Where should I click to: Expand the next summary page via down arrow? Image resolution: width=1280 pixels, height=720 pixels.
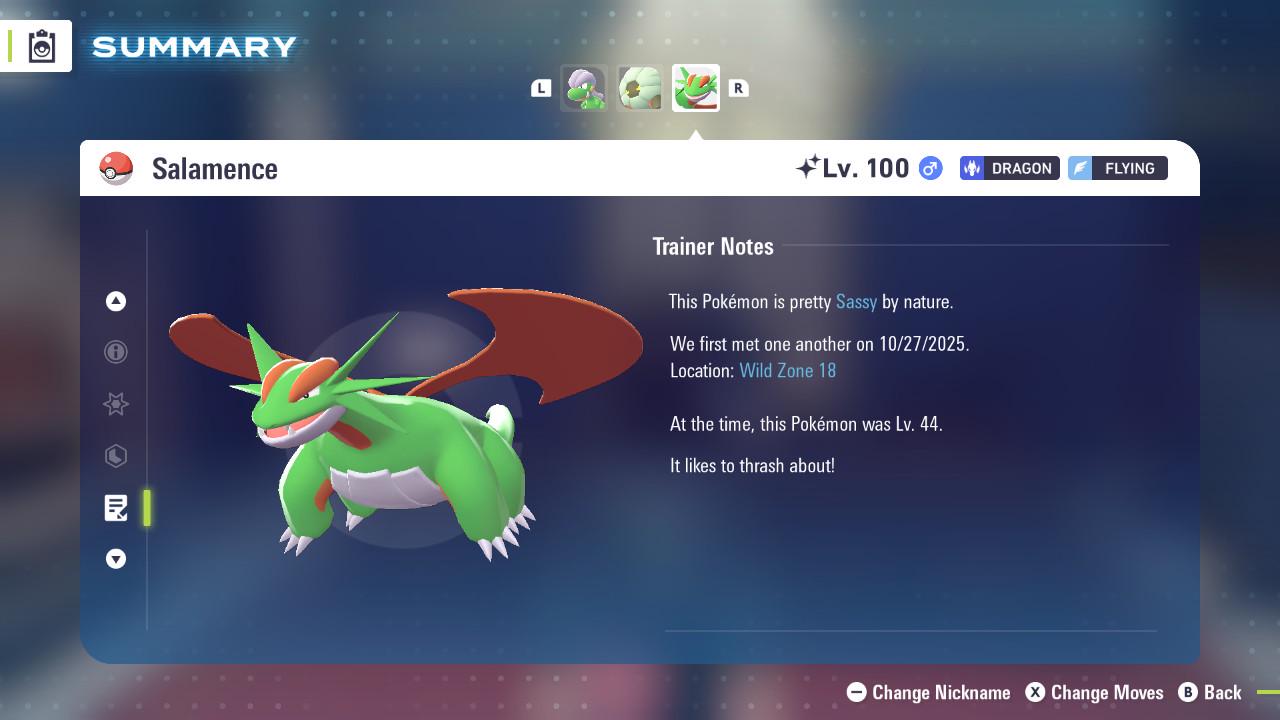click(115, 559)
